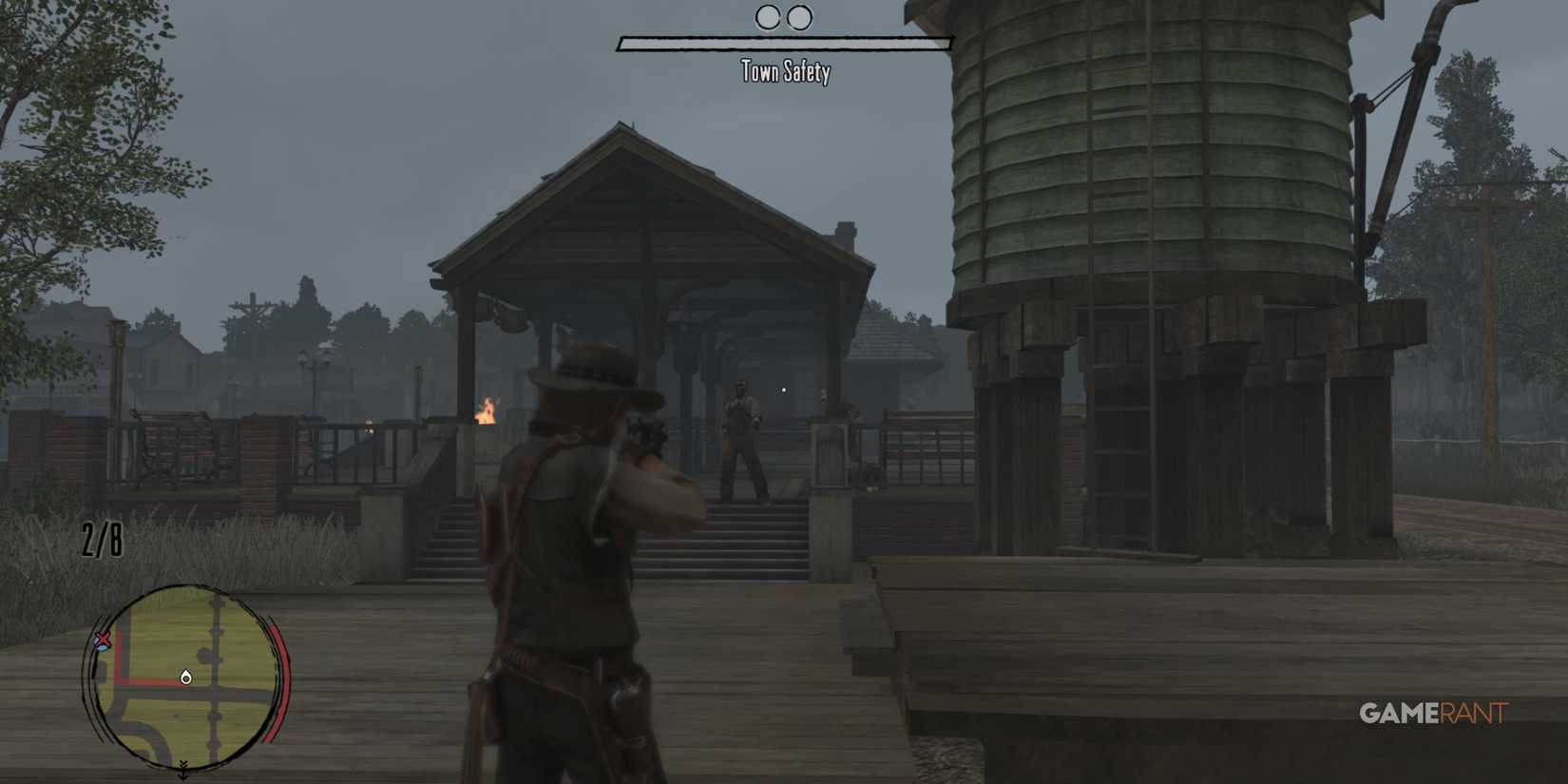This screenshot has height=784, width=1568.
Task: Click the downward compass arrow below the minimap
Action: [183, 770]
